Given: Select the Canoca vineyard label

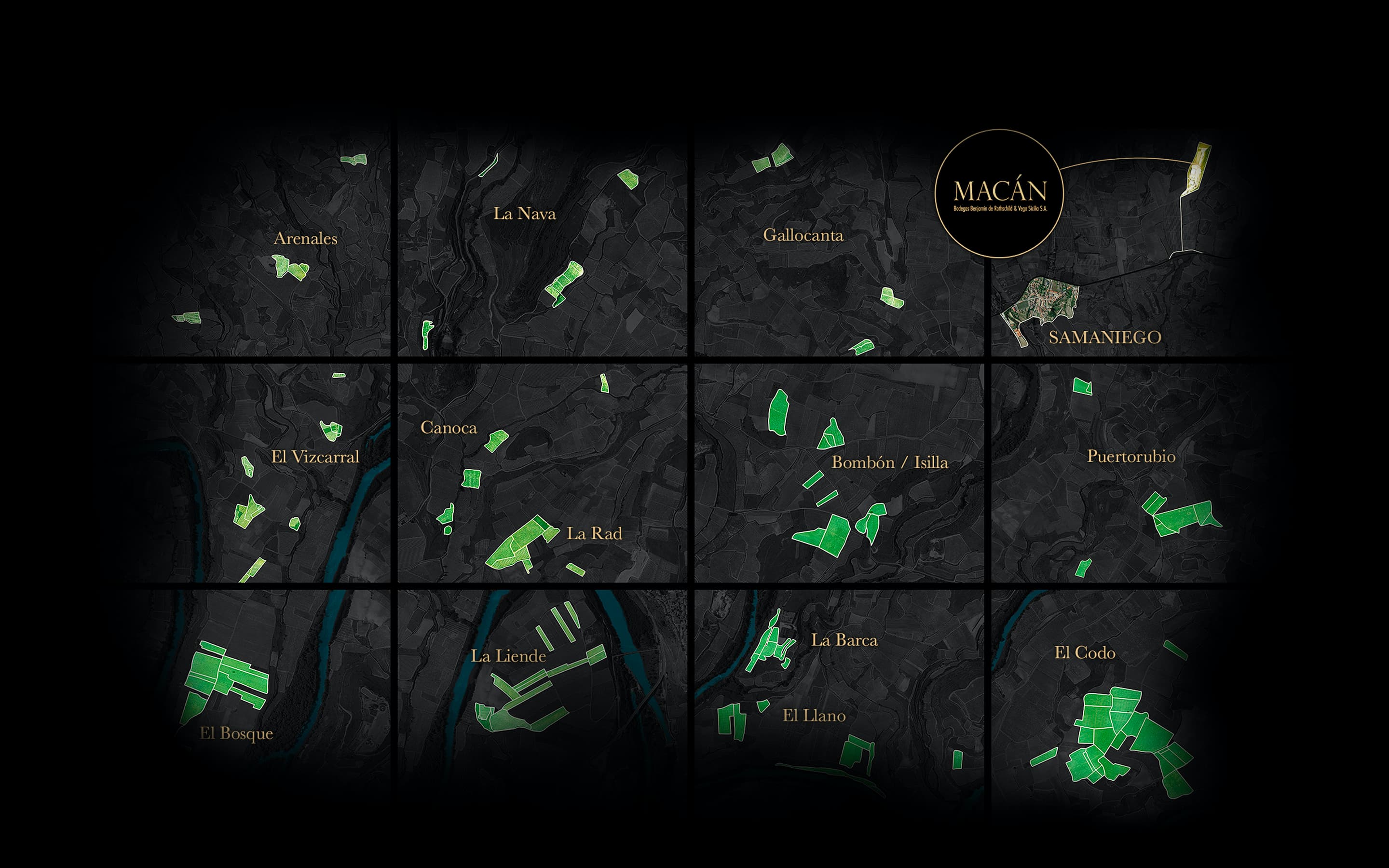Looking at the screenshot, I should click(x=449, y=428).
